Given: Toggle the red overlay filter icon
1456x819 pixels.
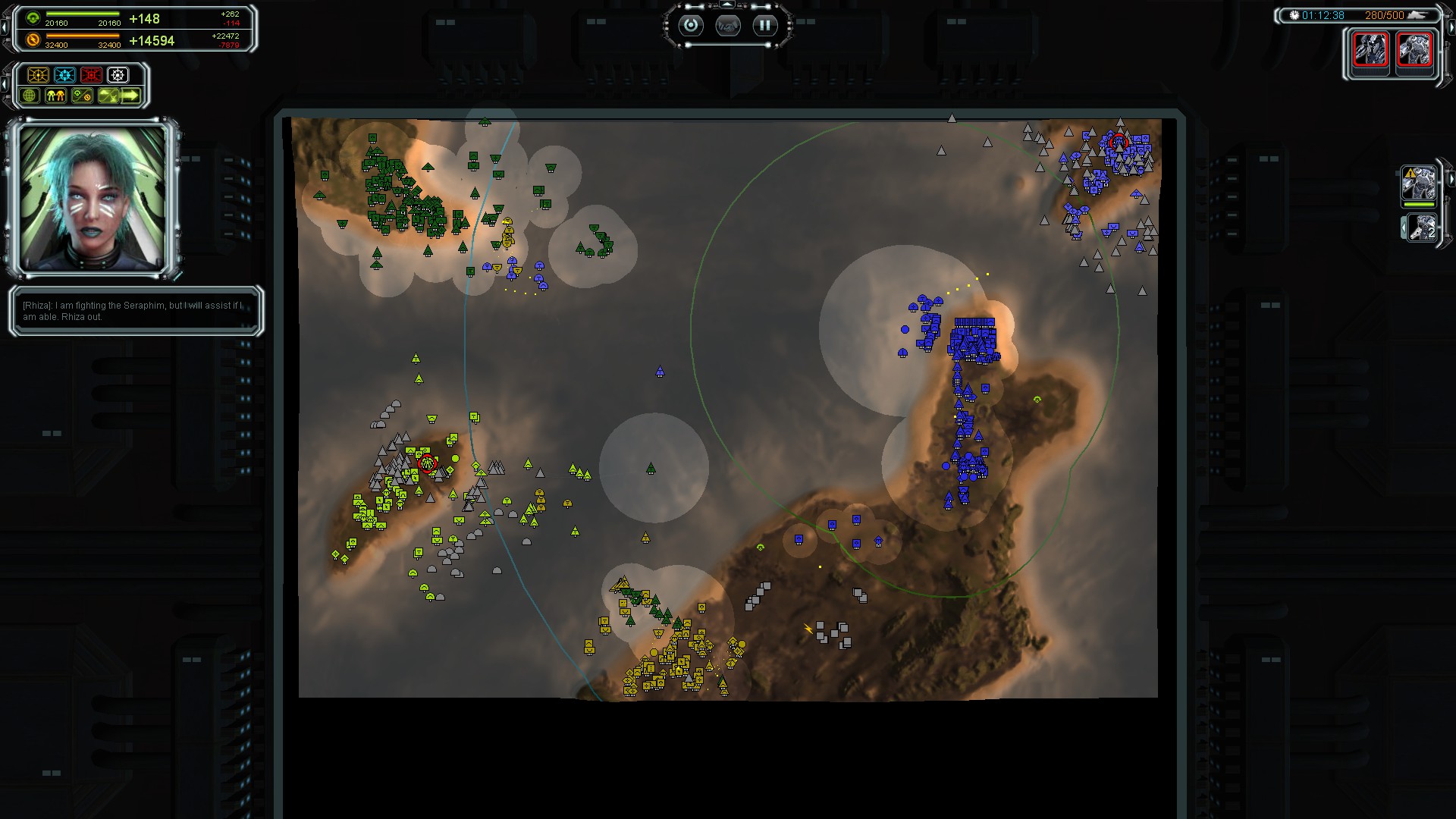Looking at the screenshot, I should pos(92,75).
